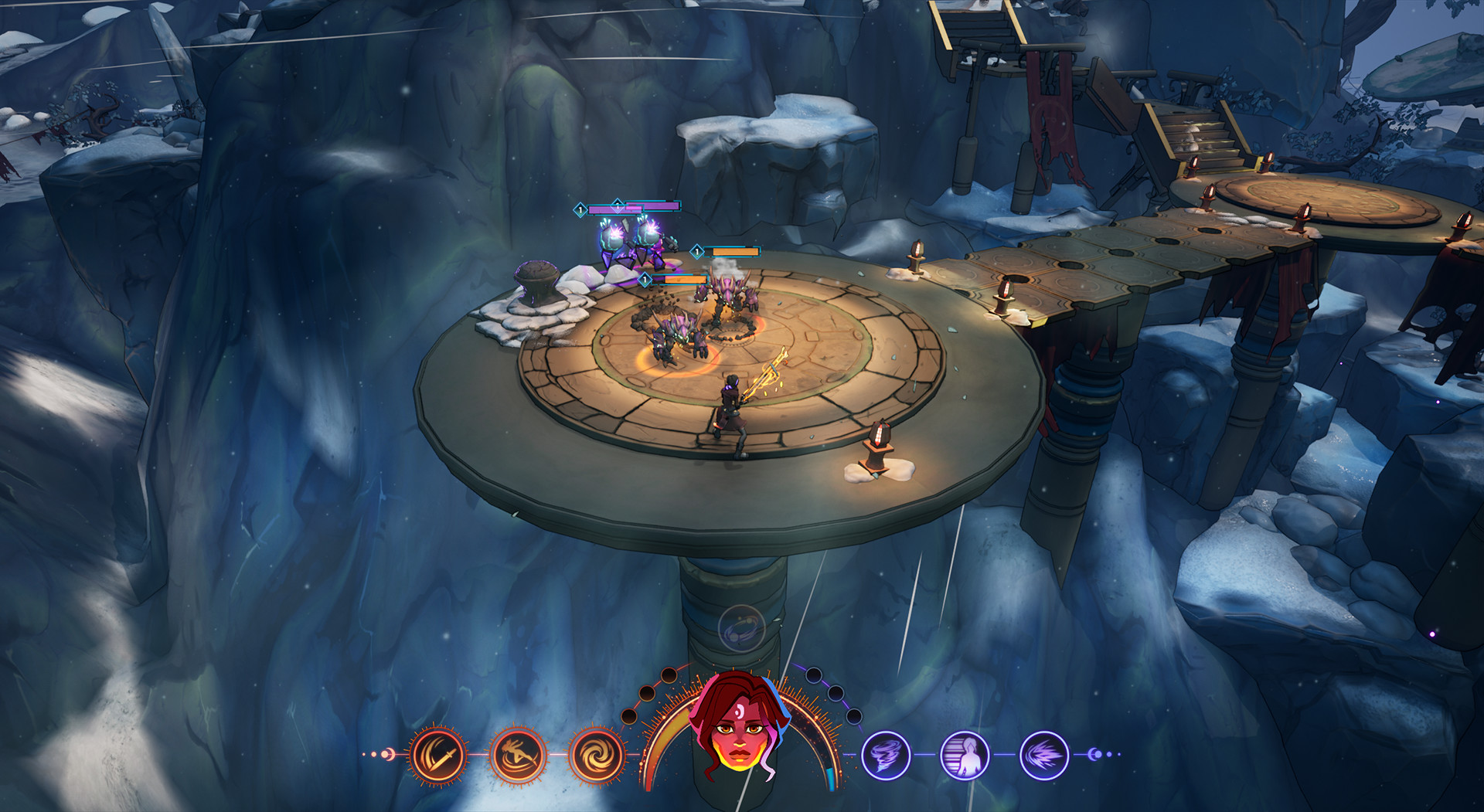1484x812 pixels.
Task: Select the sword slash attack ability icon
Action: (x=436, y=754)
